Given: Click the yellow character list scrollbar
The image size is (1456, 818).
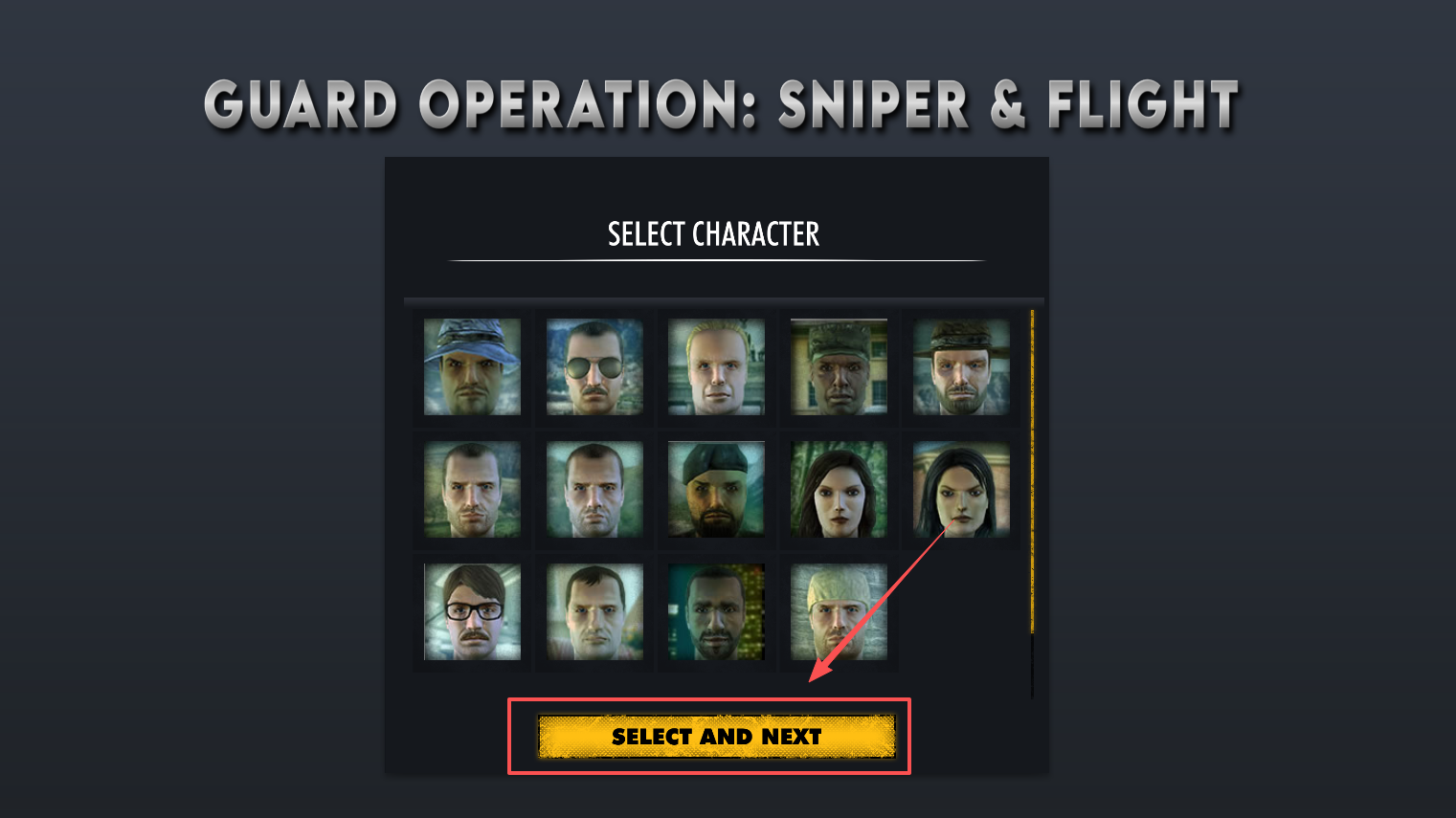Looking at the screenshot, I should pyautogui.click(x=1032, y=471).
